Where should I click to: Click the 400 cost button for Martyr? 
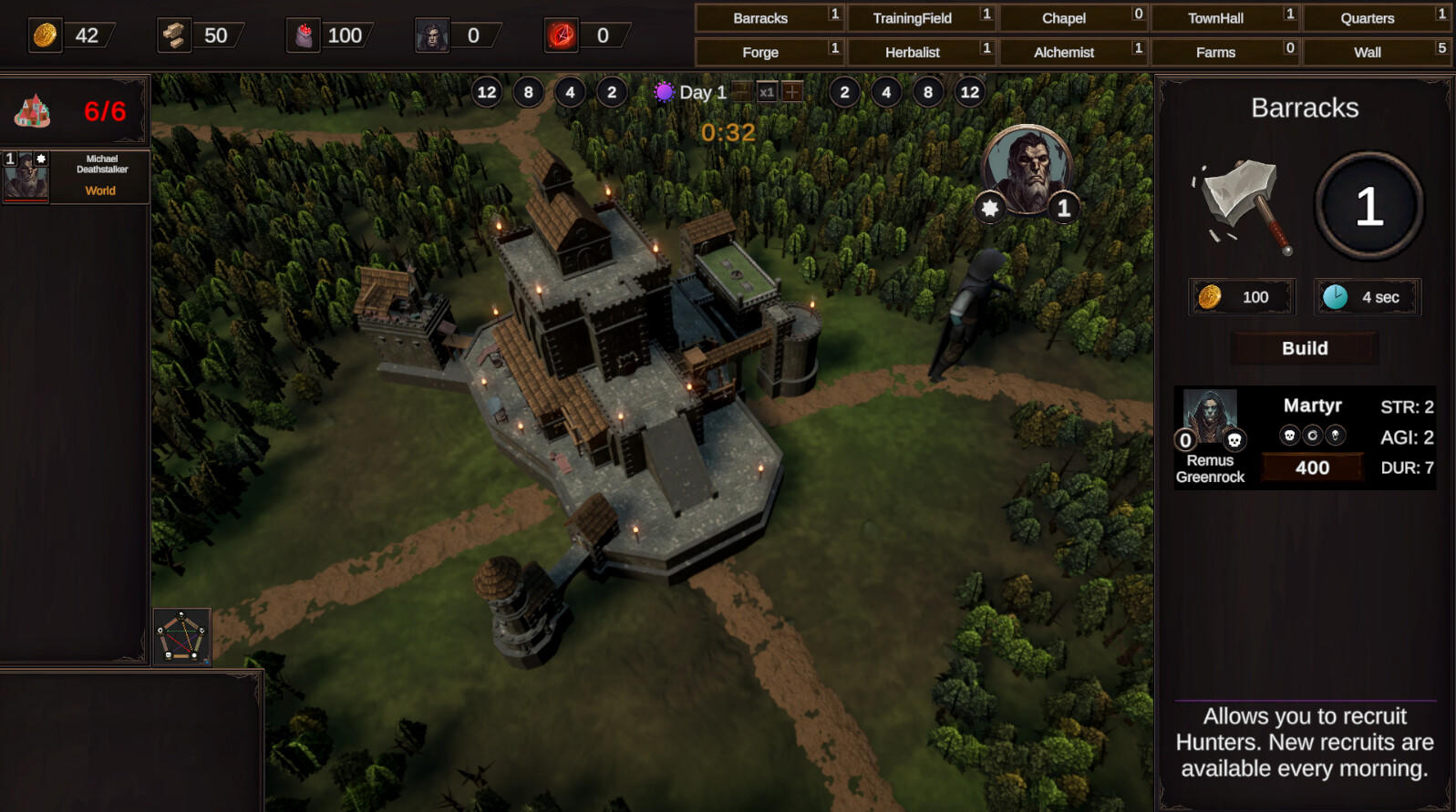tap(1312, 468)
